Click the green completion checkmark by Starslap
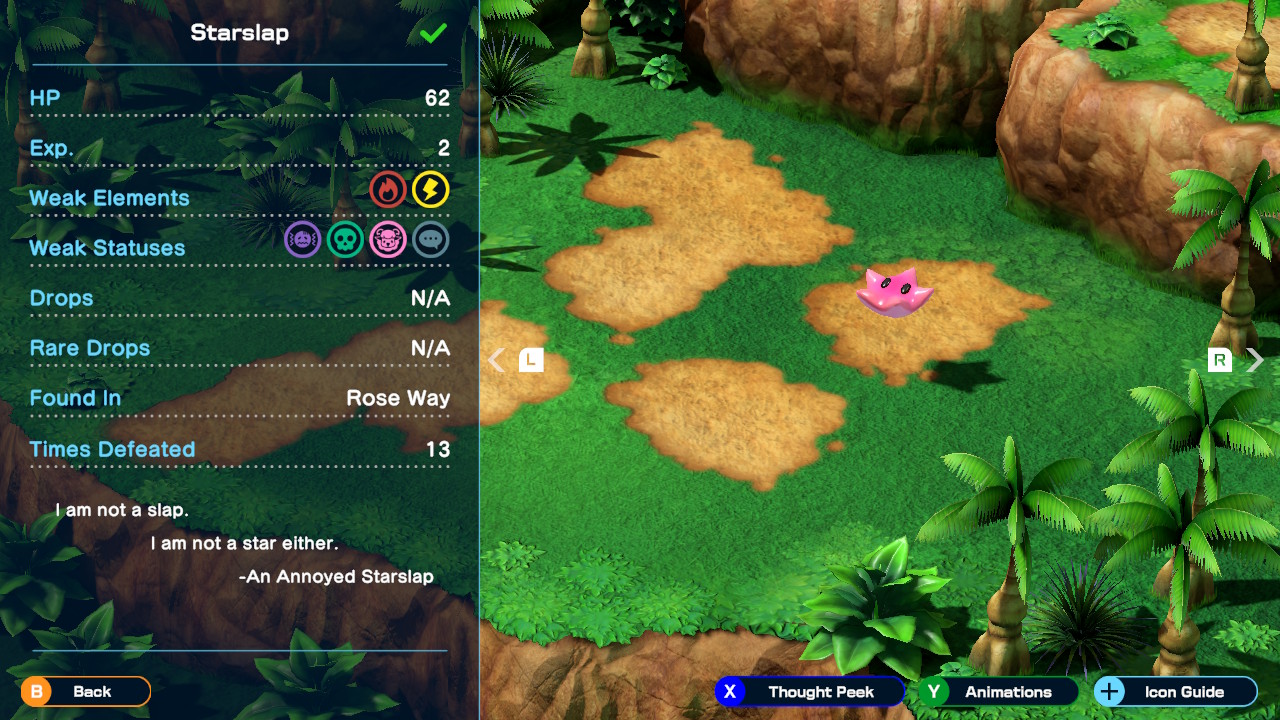Screen dimensions: 1280x720 [x=431, y=31]
